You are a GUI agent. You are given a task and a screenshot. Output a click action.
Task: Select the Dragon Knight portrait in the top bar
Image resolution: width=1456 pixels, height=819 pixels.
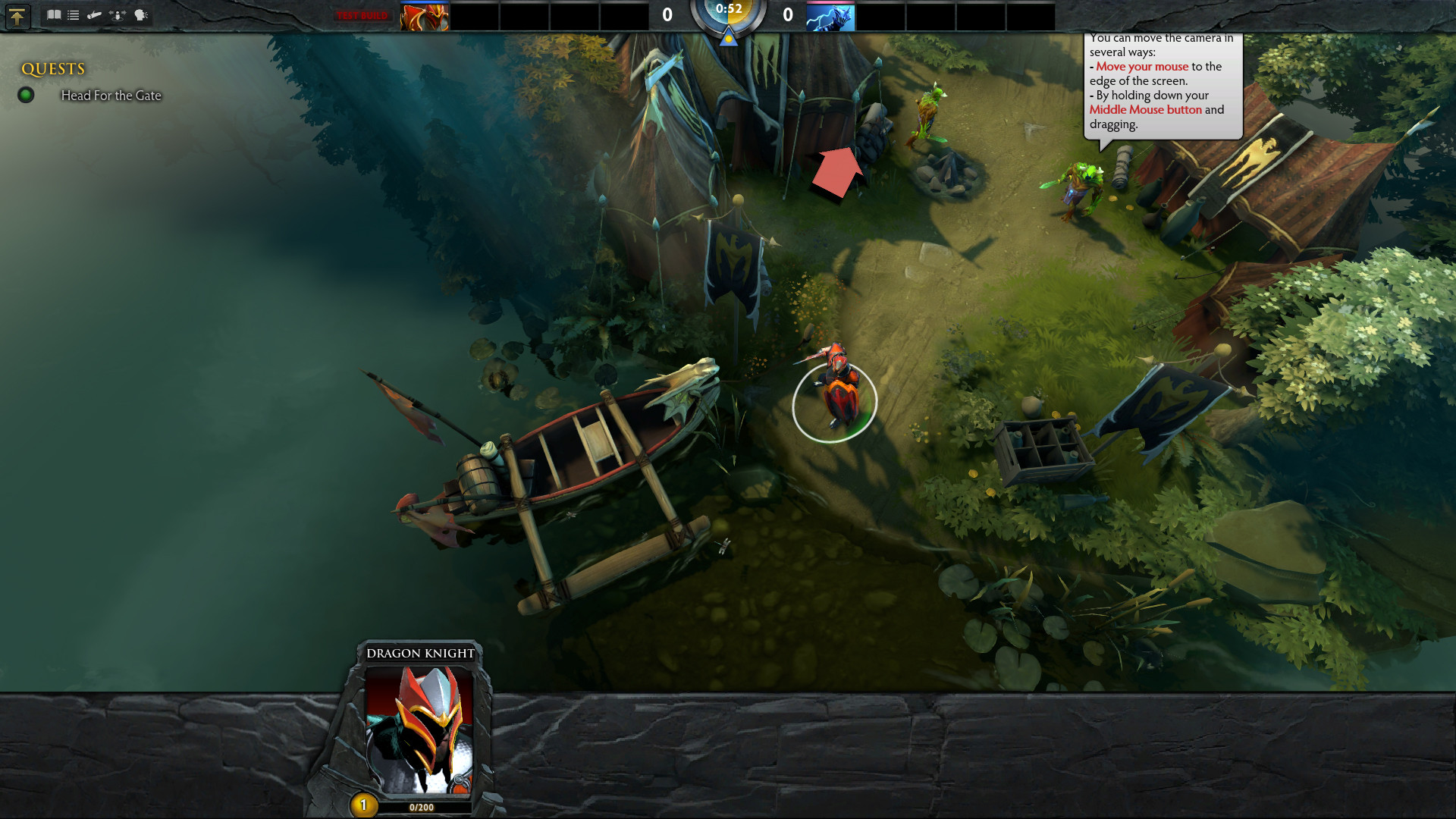[x=425, y=17]
